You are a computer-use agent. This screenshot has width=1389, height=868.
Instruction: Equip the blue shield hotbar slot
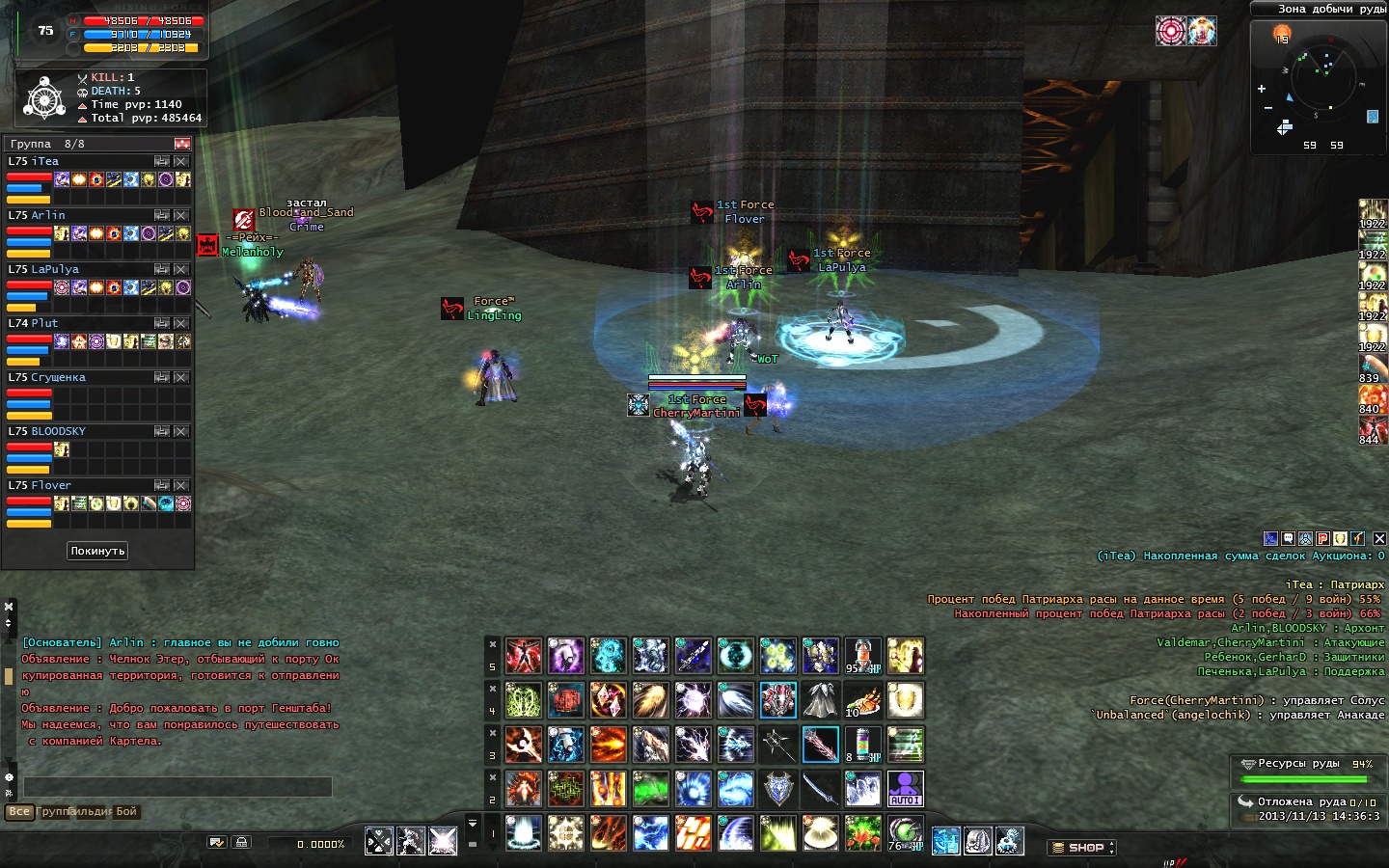(777, 789)
